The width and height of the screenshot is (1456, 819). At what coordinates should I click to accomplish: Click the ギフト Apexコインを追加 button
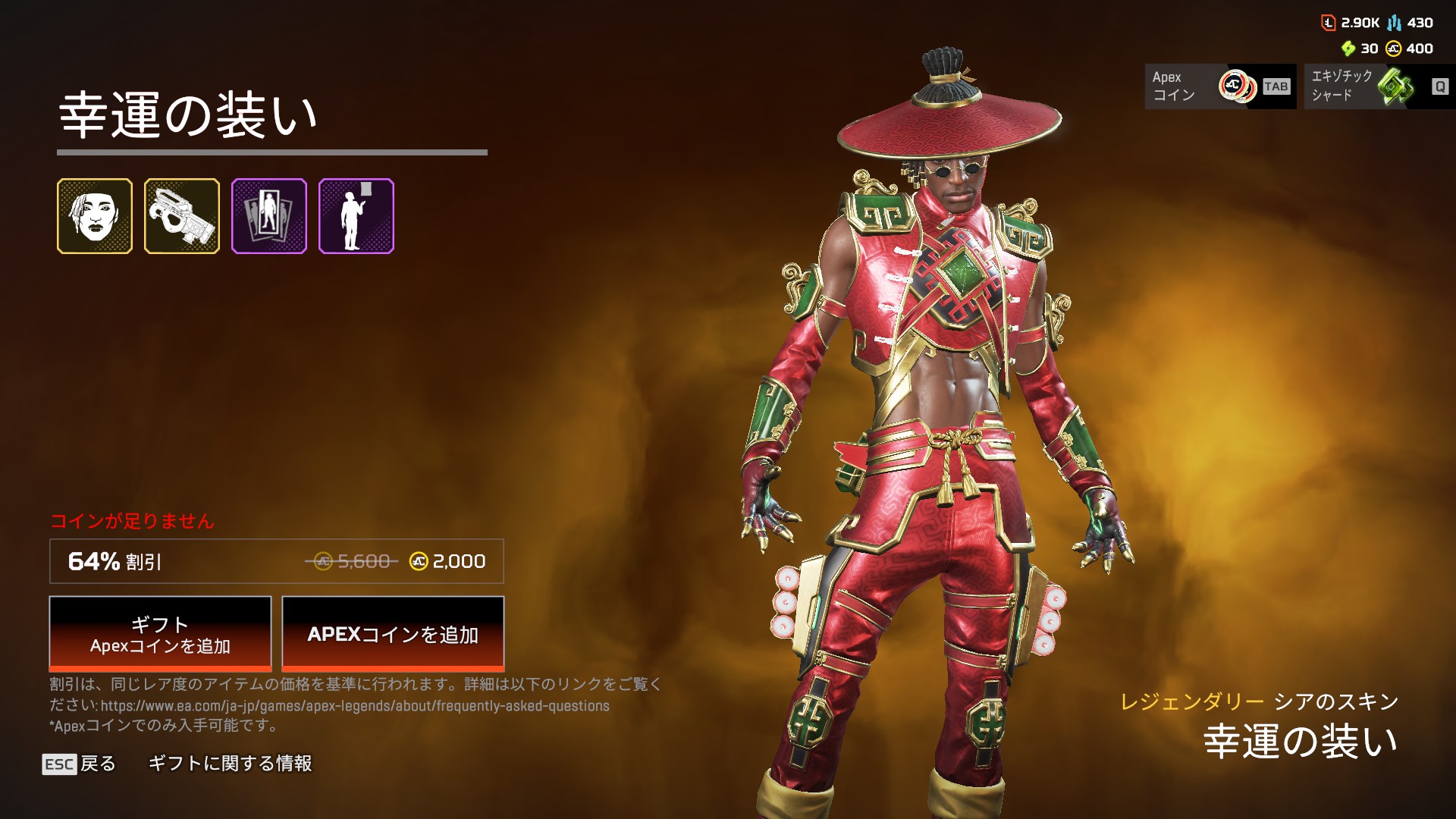click(x=160, y=634)
